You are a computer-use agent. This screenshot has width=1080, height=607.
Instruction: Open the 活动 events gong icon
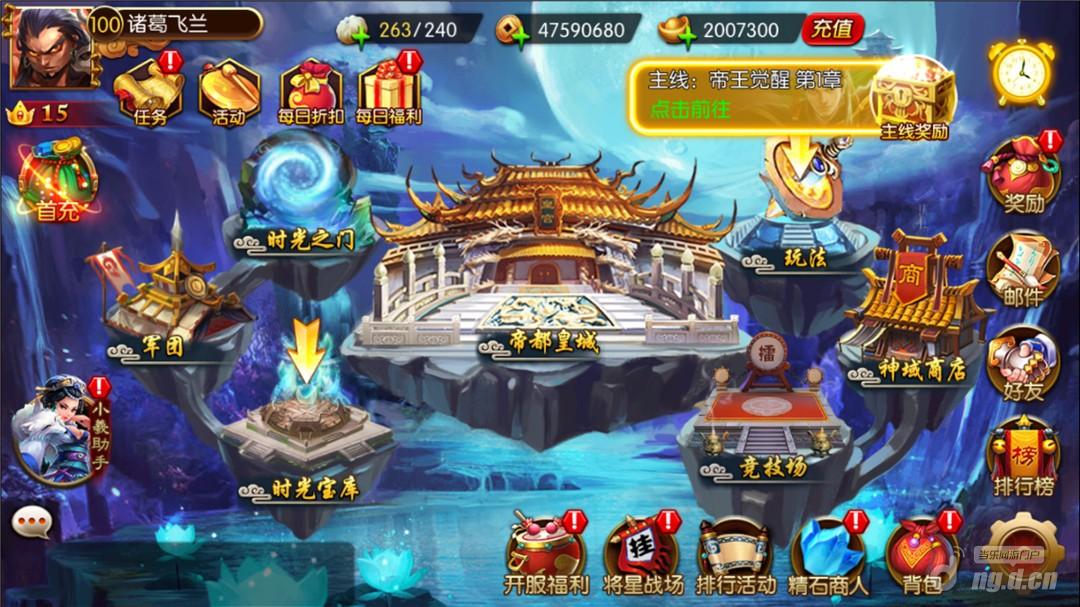[x=228, y=92]
